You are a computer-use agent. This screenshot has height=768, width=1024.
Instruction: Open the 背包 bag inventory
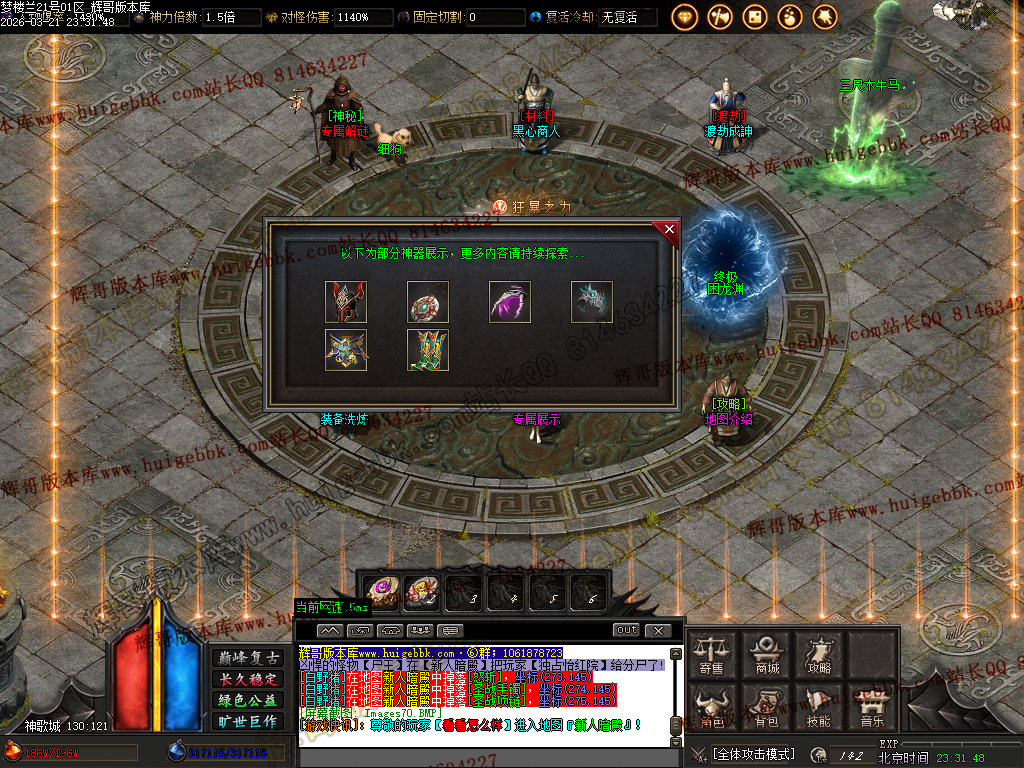[x=767, y=706]
